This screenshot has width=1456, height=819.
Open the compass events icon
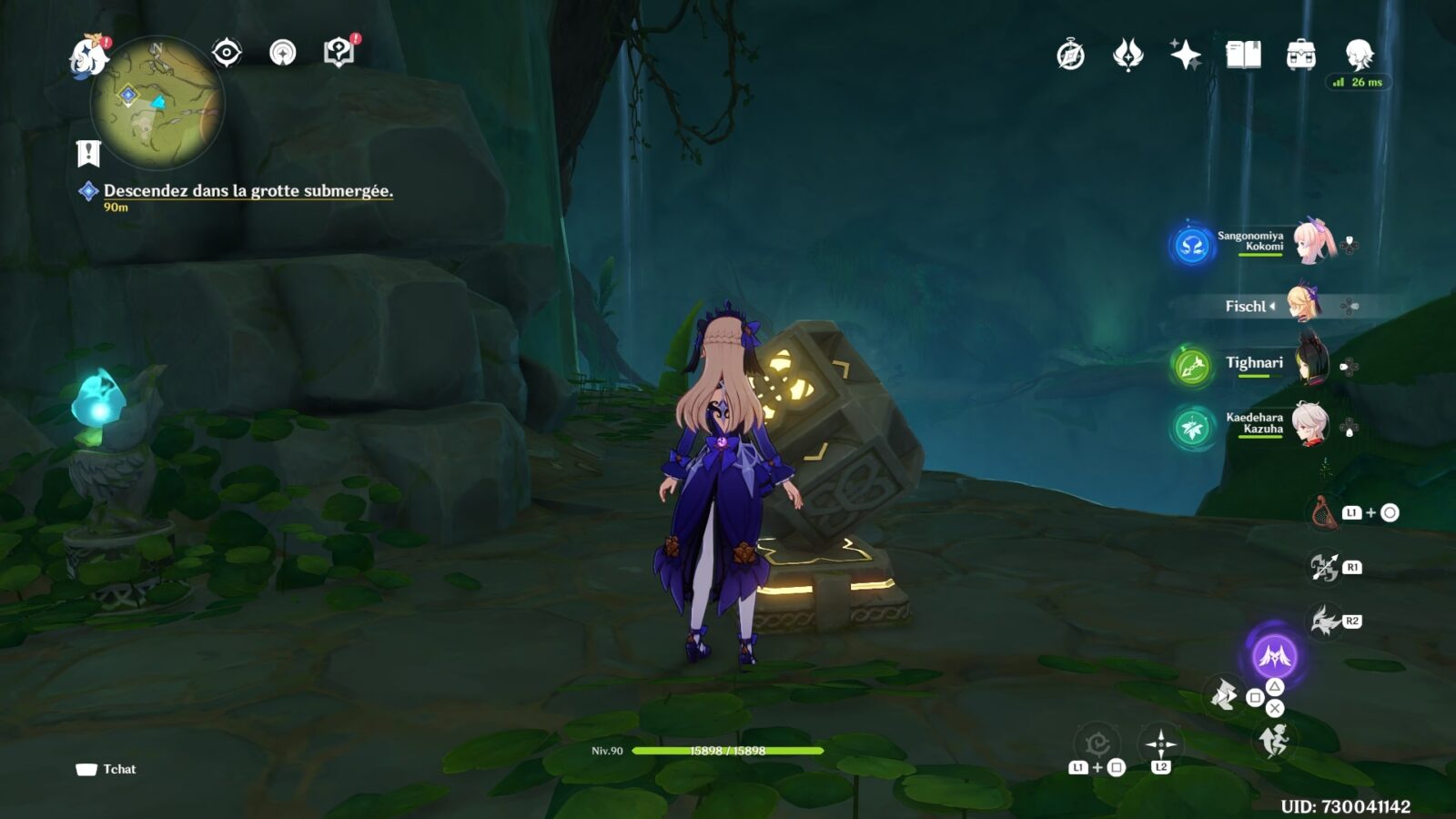(1070, 56)
